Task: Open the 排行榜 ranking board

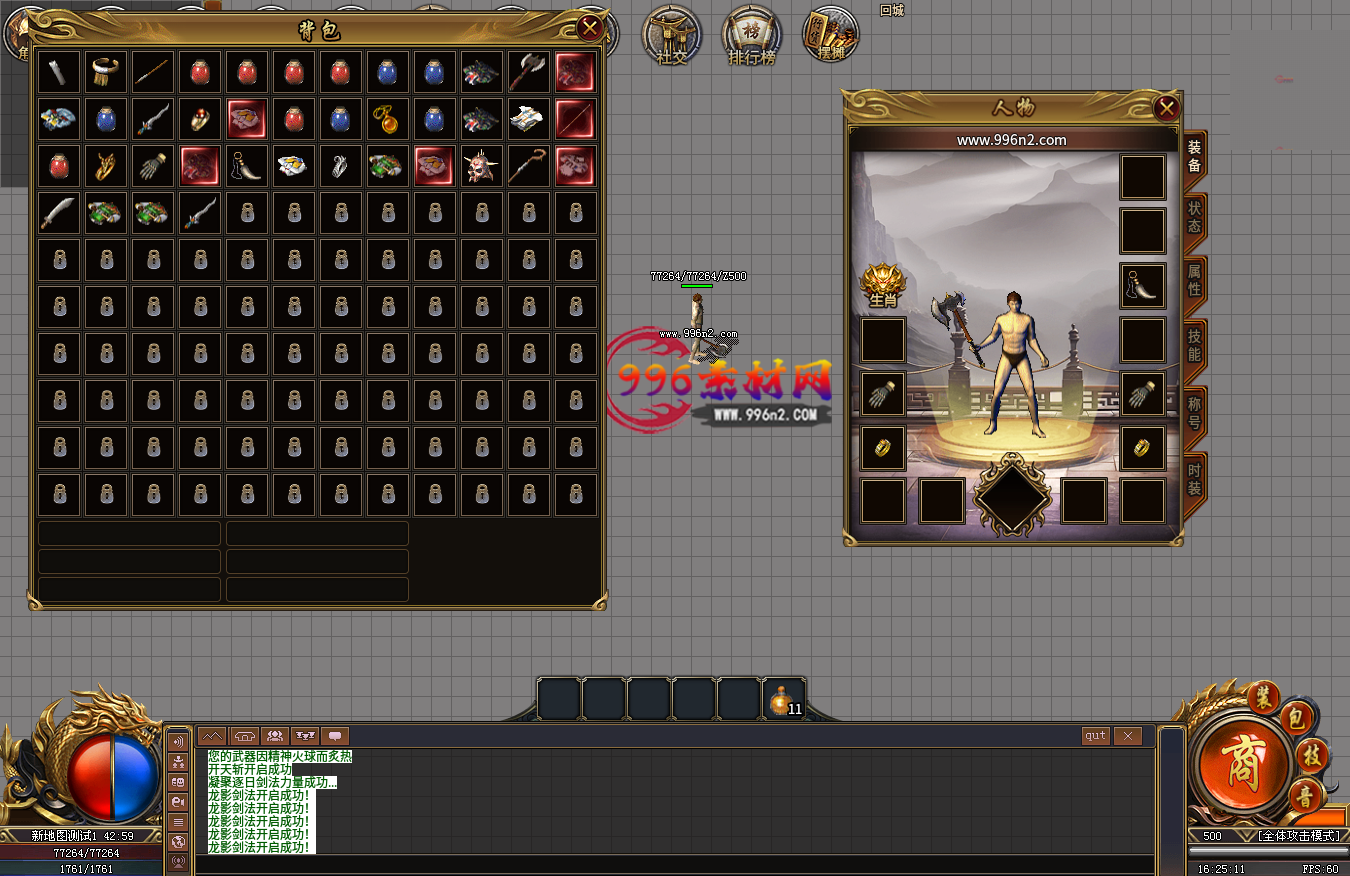Action: [x=752, y=36]
